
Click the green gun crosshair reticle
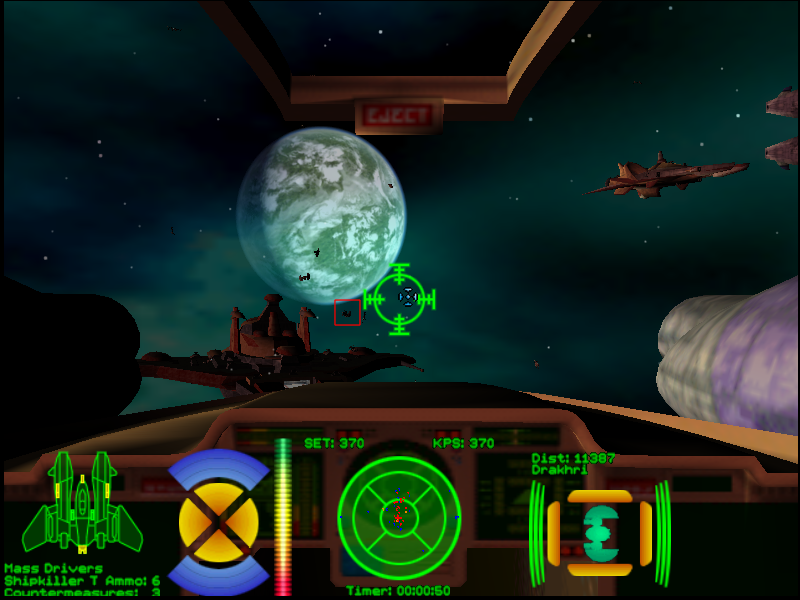400,298
